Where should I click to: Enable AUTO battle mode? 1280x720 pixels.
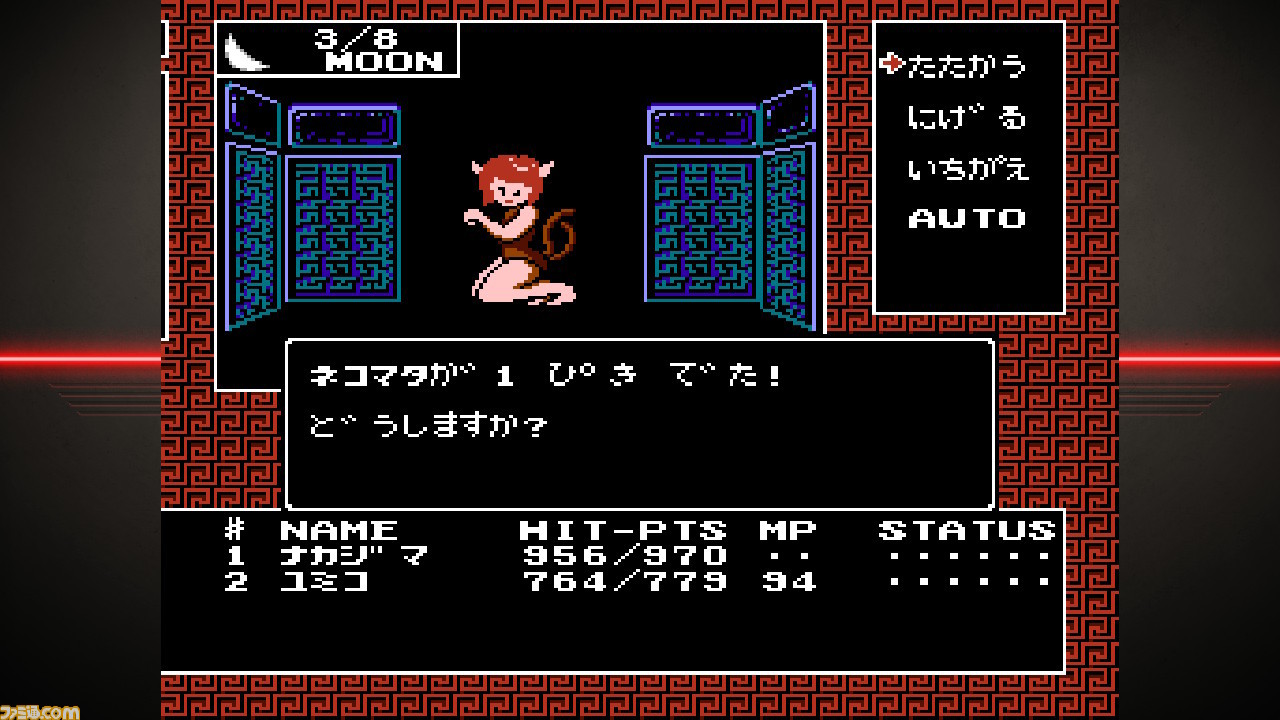tap(966, 218)
